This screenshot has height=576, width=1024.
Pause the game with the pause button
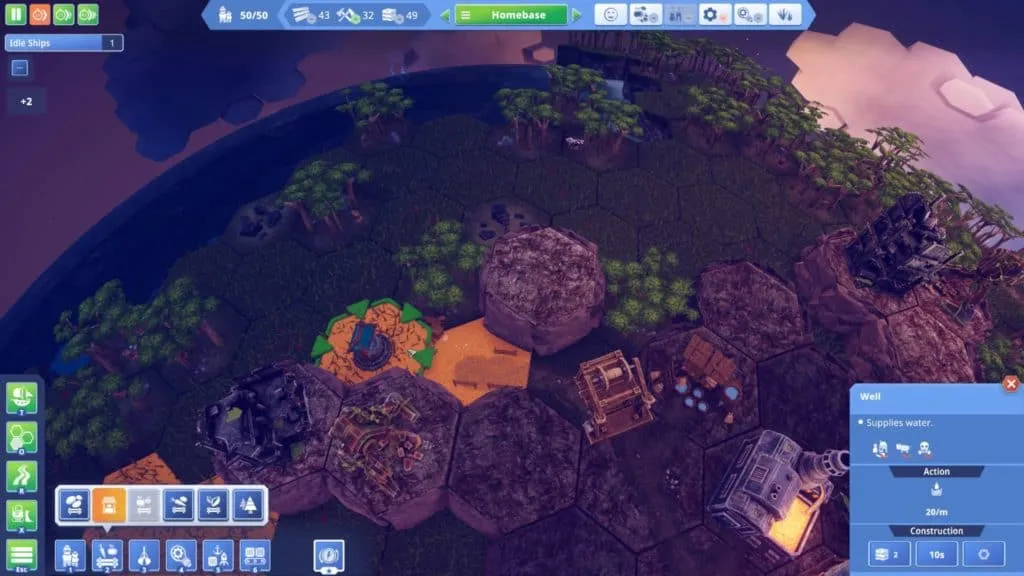pyautogui.click(x=17, y=15)
